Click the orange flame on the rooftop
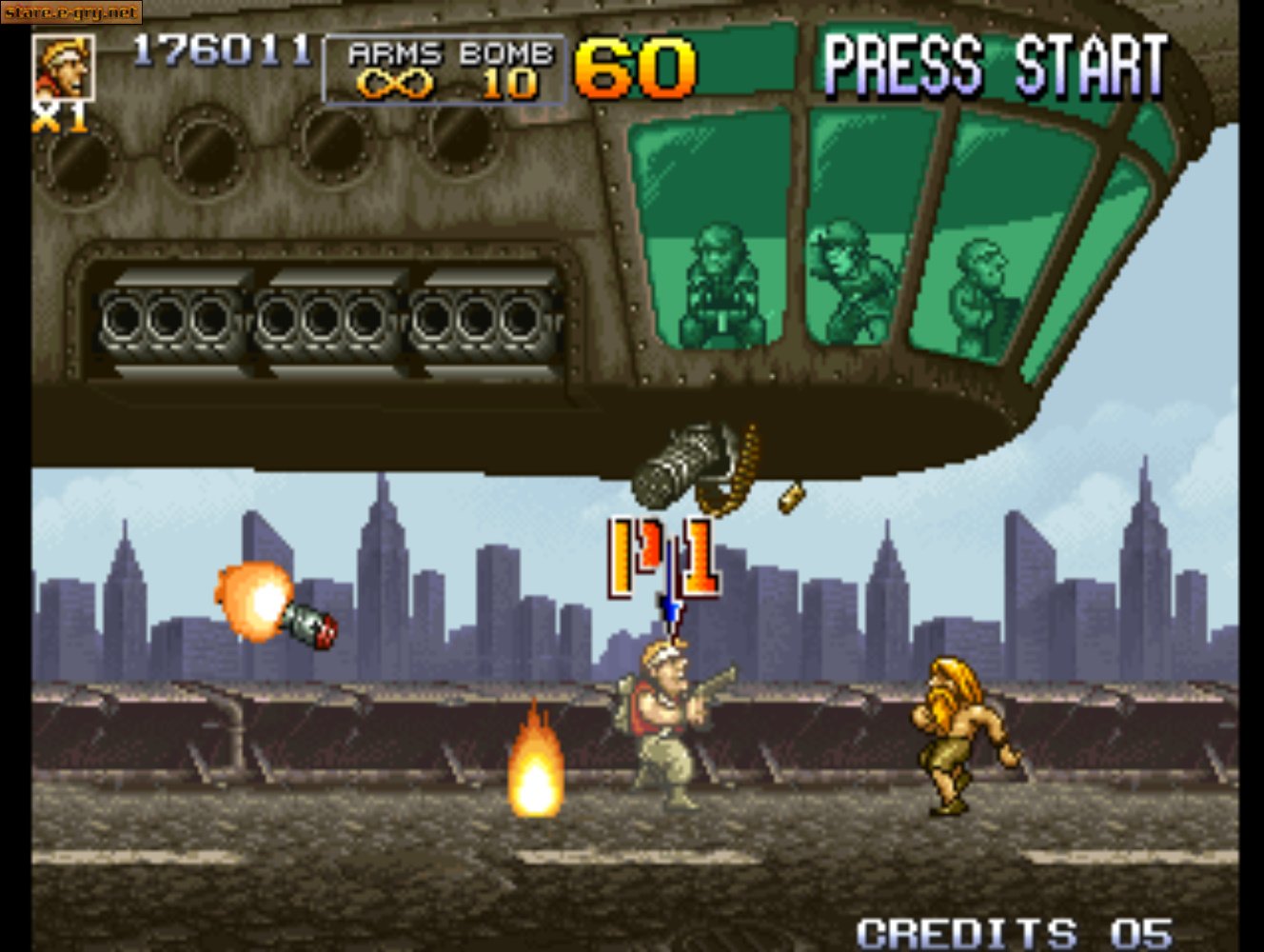 538,771
